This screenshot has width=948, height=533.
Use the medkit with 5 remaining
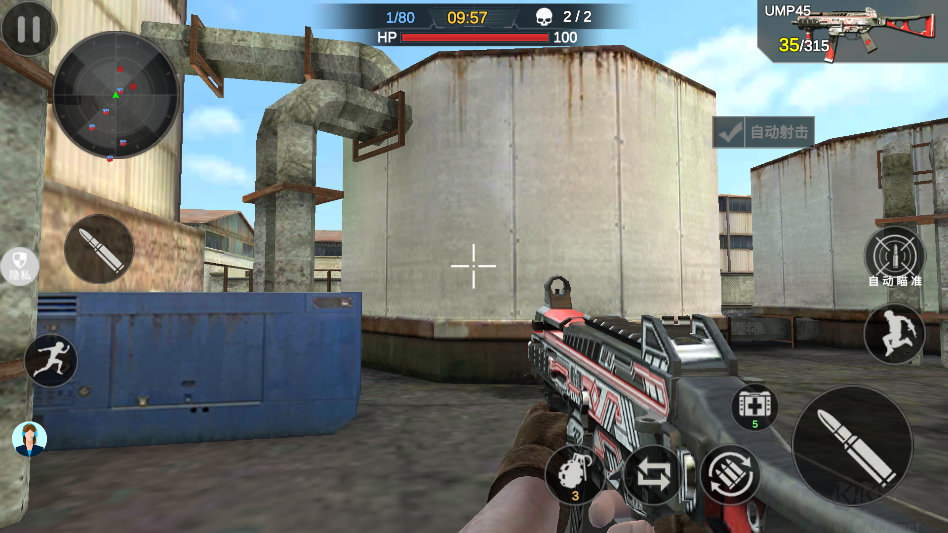(x=754, y=407)
